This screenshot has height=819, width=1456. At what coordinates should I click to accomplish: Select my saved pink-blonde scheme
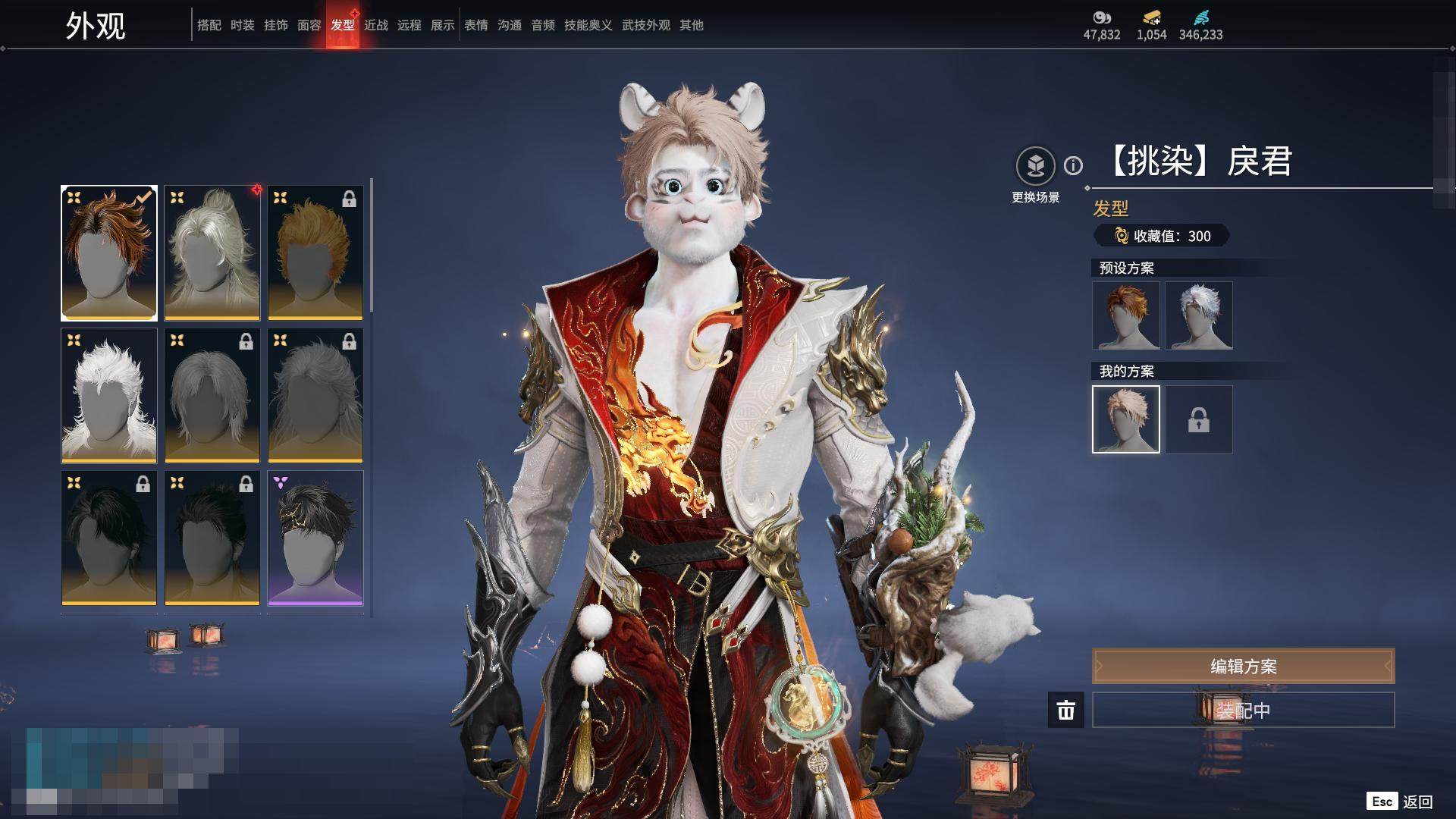click(1126, 419)
